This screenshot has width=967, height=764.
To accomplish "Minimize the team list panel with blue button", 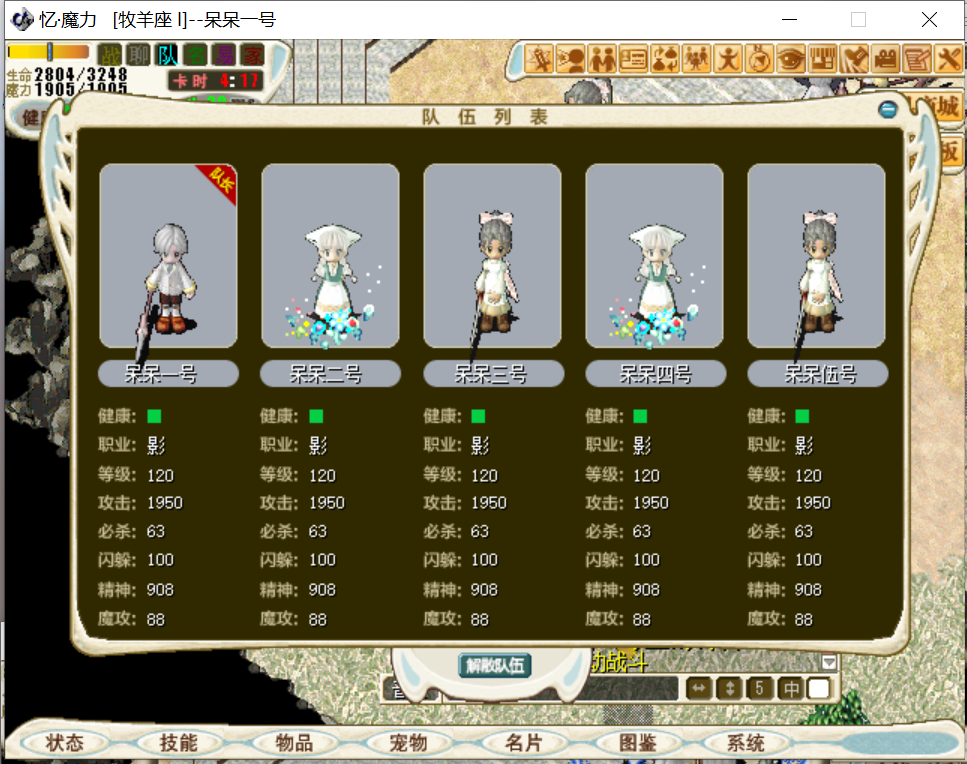I will (x=887, y=109).
